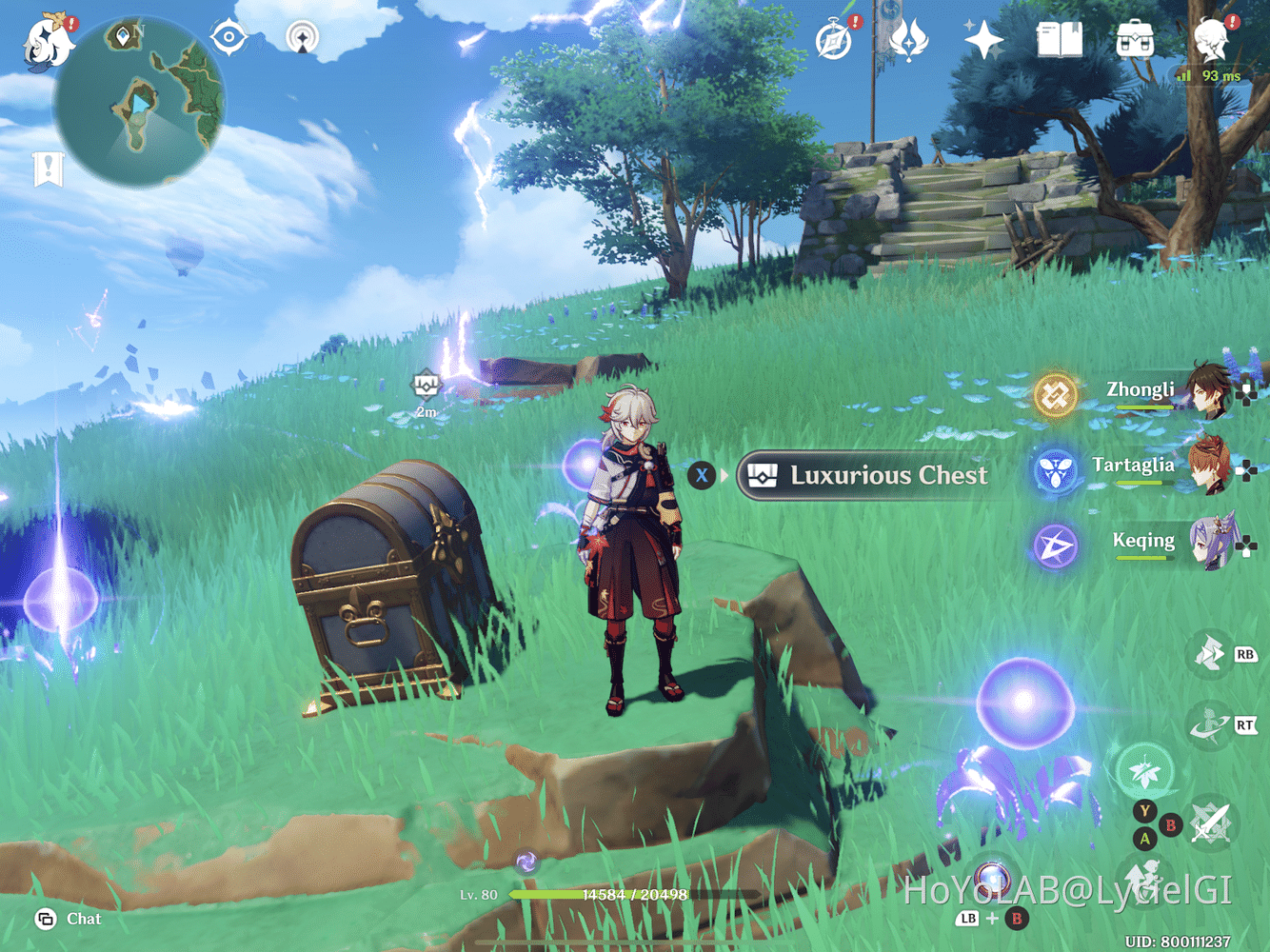This screenshot has width=1270, height=952.
Task: Open the Co-Op mode icon
Action: click(303, 38)
